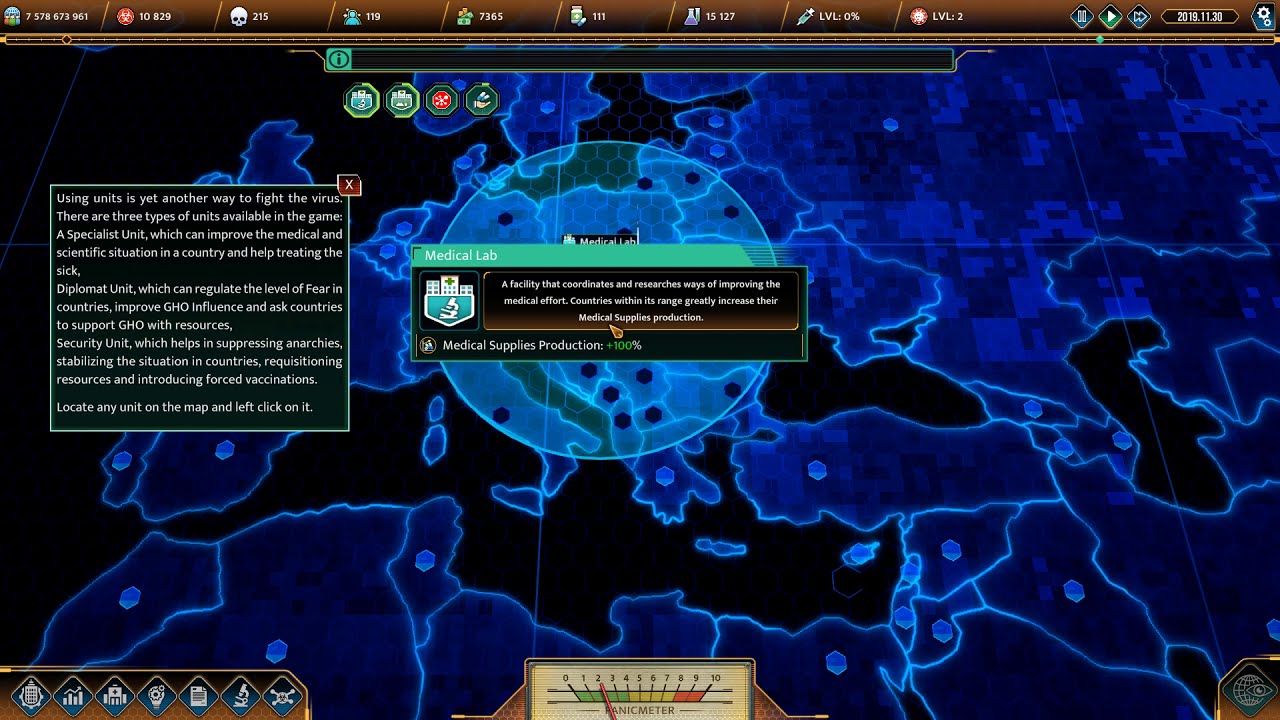
Task: Select the hand holding pills icon
Action: click(x=482, y=100)
